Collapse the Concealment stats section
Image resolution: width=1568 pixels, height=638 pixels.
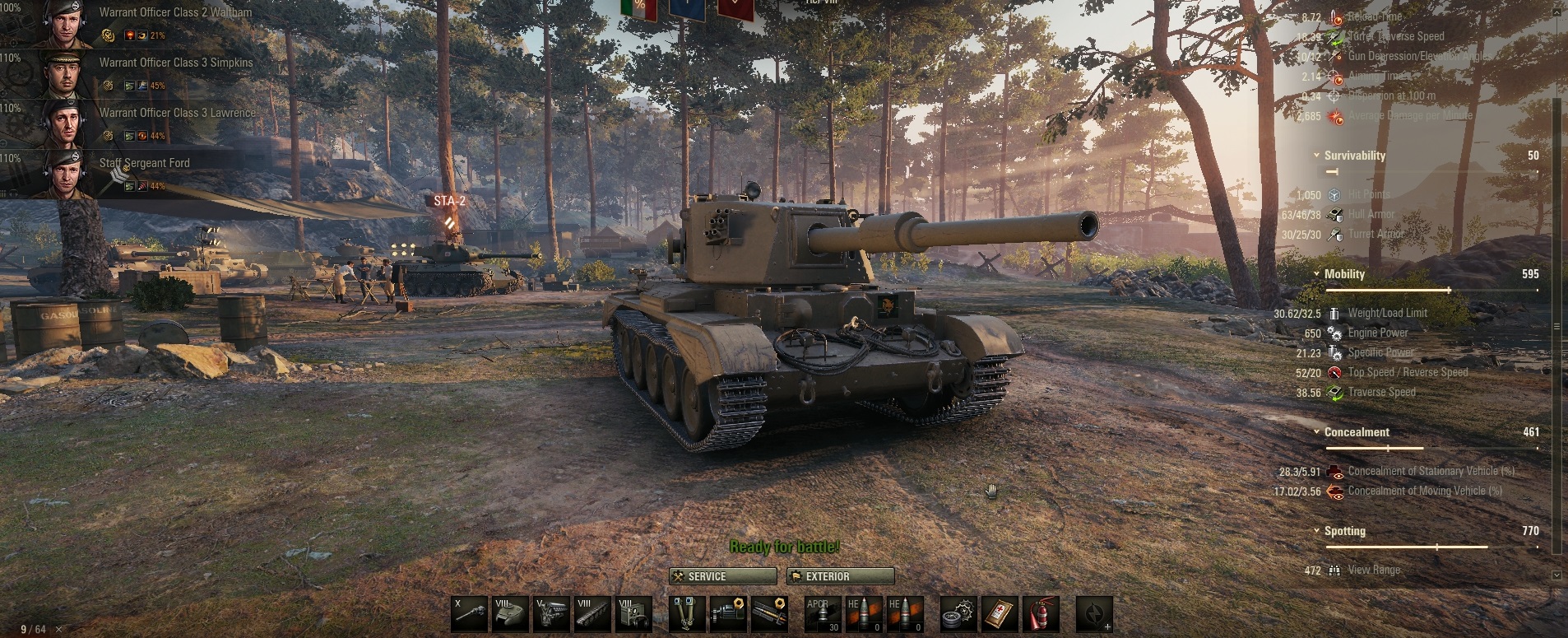tap(1317, 432)
